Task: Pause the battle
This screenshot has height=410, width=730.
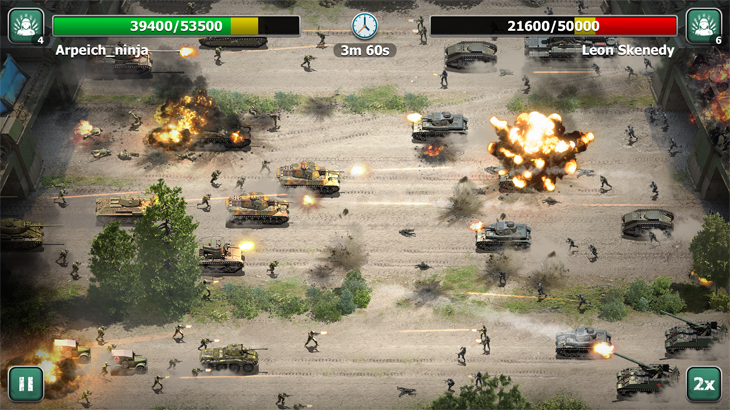Action: [26, 384]
